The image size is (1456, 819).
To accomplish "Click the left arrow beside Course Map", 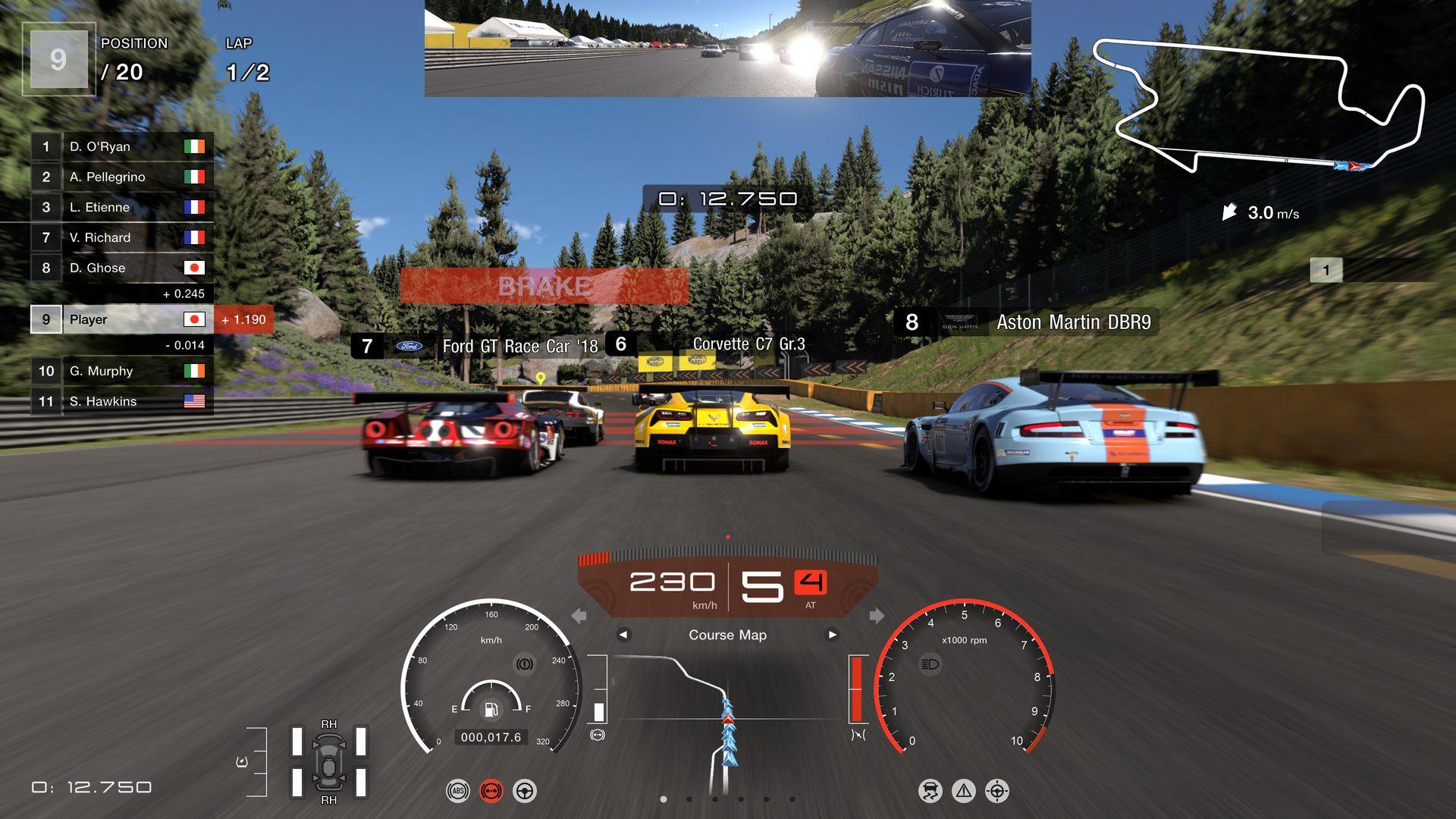I will (624, 635).
